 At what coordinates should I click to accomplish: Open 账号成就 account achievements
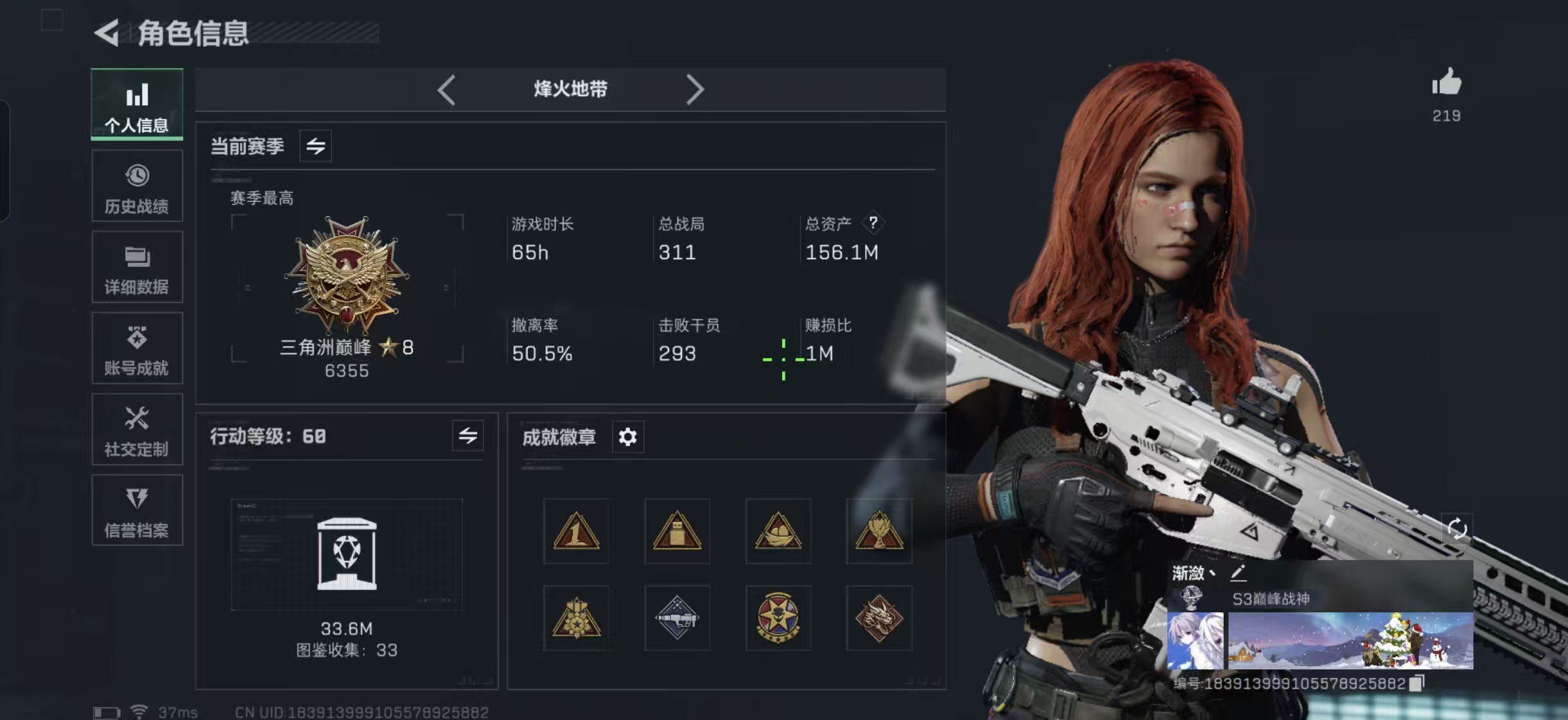pyautogui.click(x=137, y=348)
